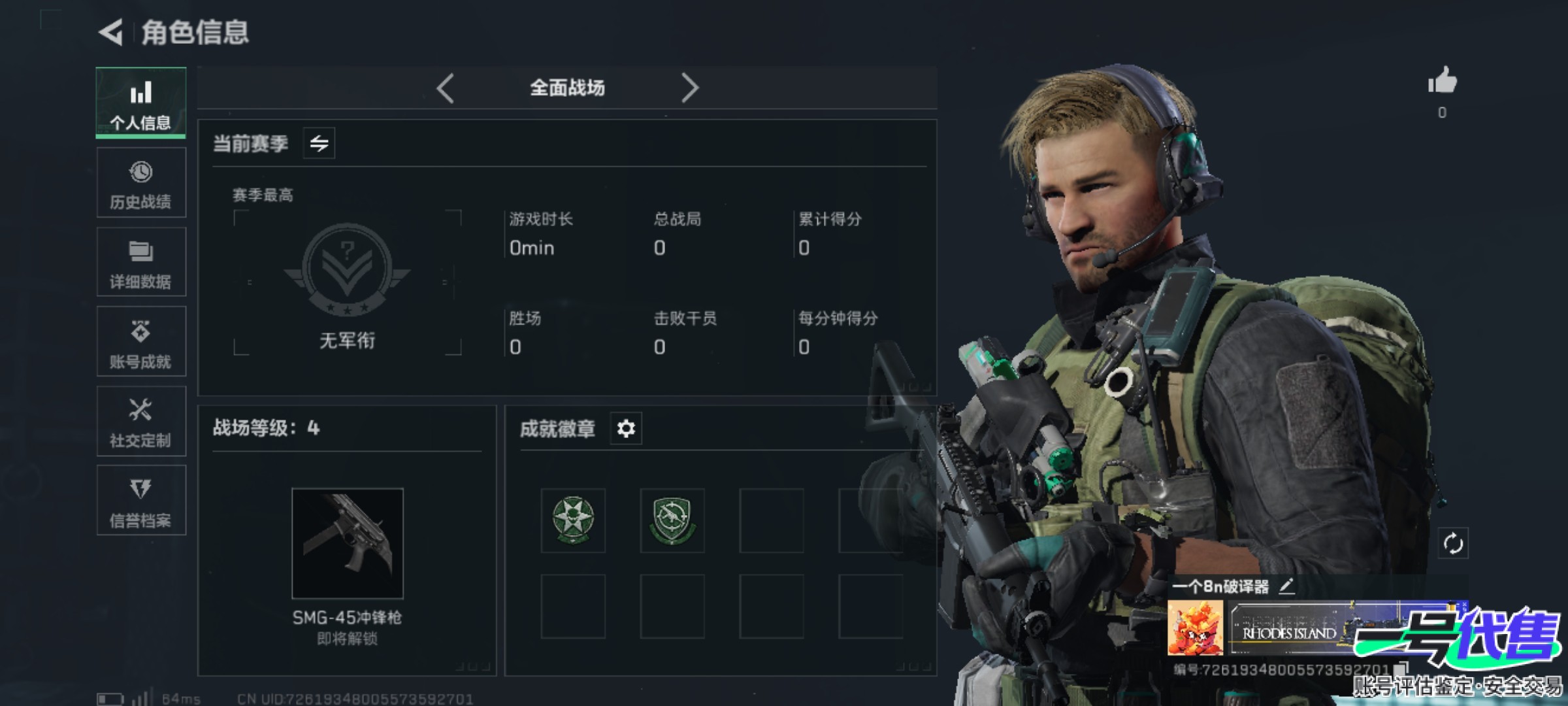View the 信誉档案 tab
This screenshot has height=706, width=1568.
[140, 501]
